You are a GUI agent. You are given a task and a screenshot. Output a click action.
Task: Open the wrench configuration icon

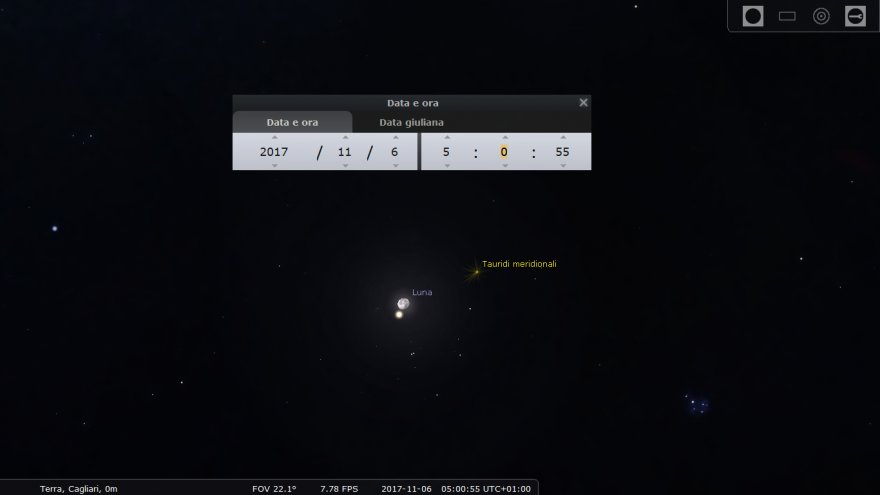point(855,16)
